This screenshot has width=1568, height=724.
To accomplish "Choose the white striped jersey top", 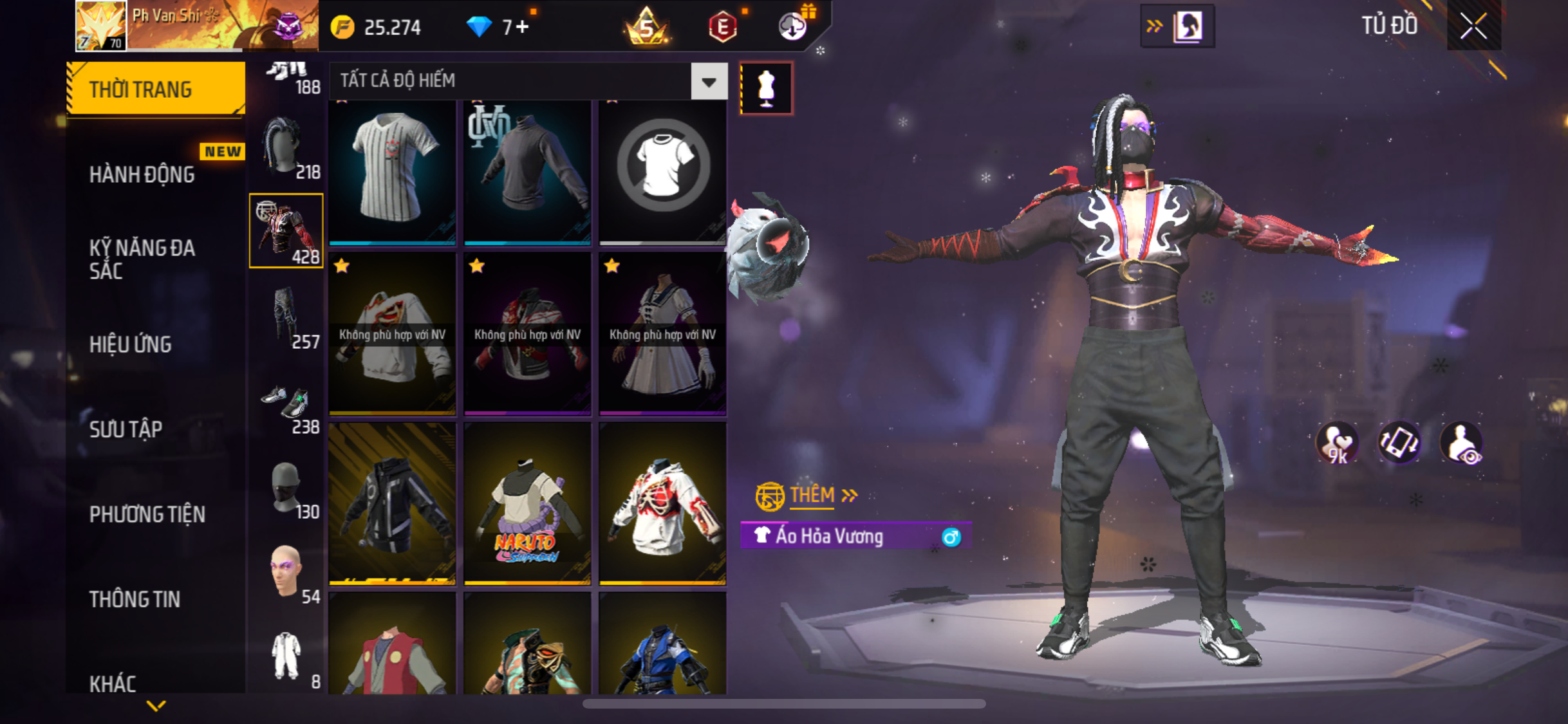I will pos(392,171).
